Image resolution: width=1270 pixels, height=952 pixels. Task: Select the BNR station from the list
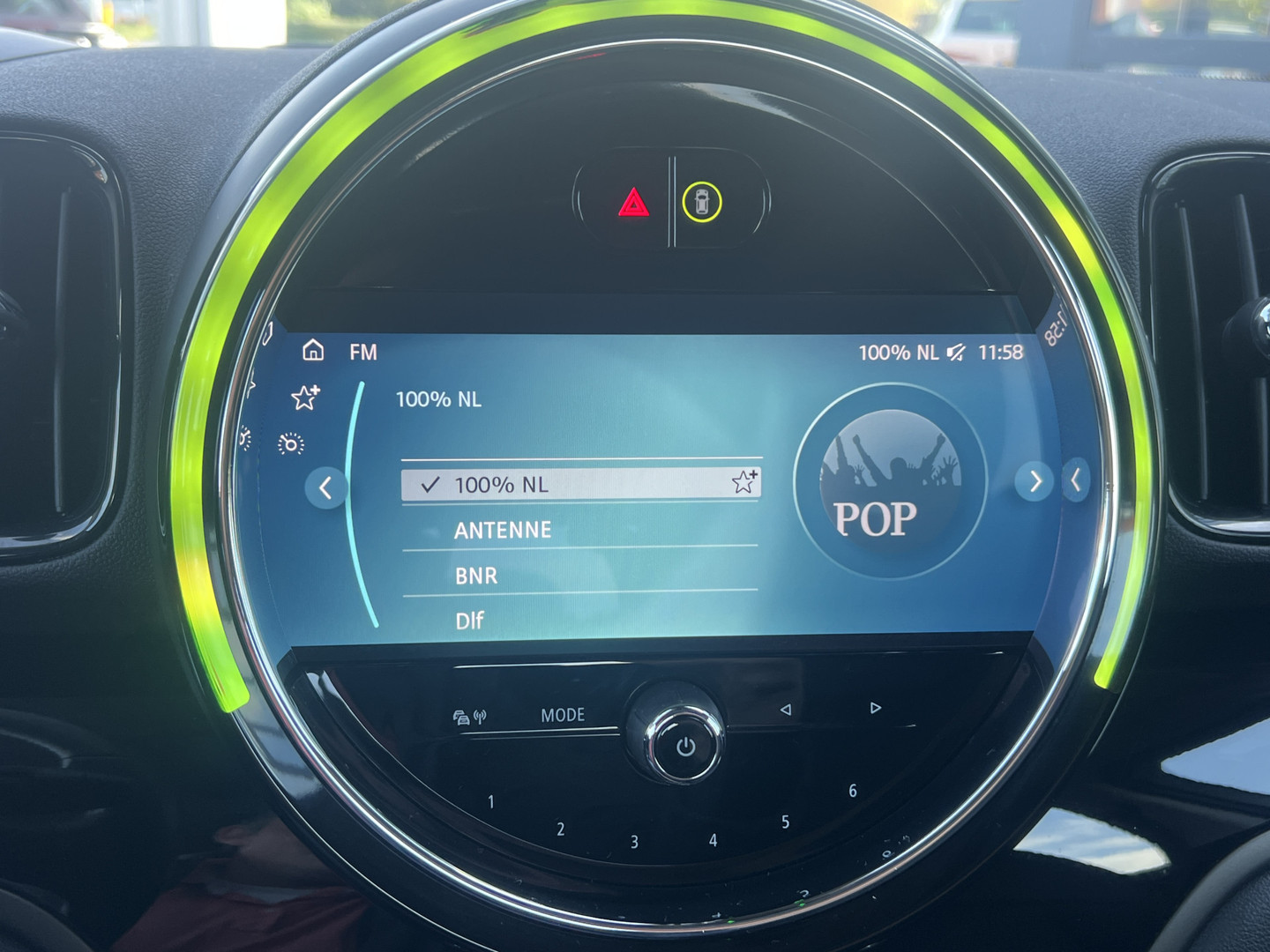475,575
